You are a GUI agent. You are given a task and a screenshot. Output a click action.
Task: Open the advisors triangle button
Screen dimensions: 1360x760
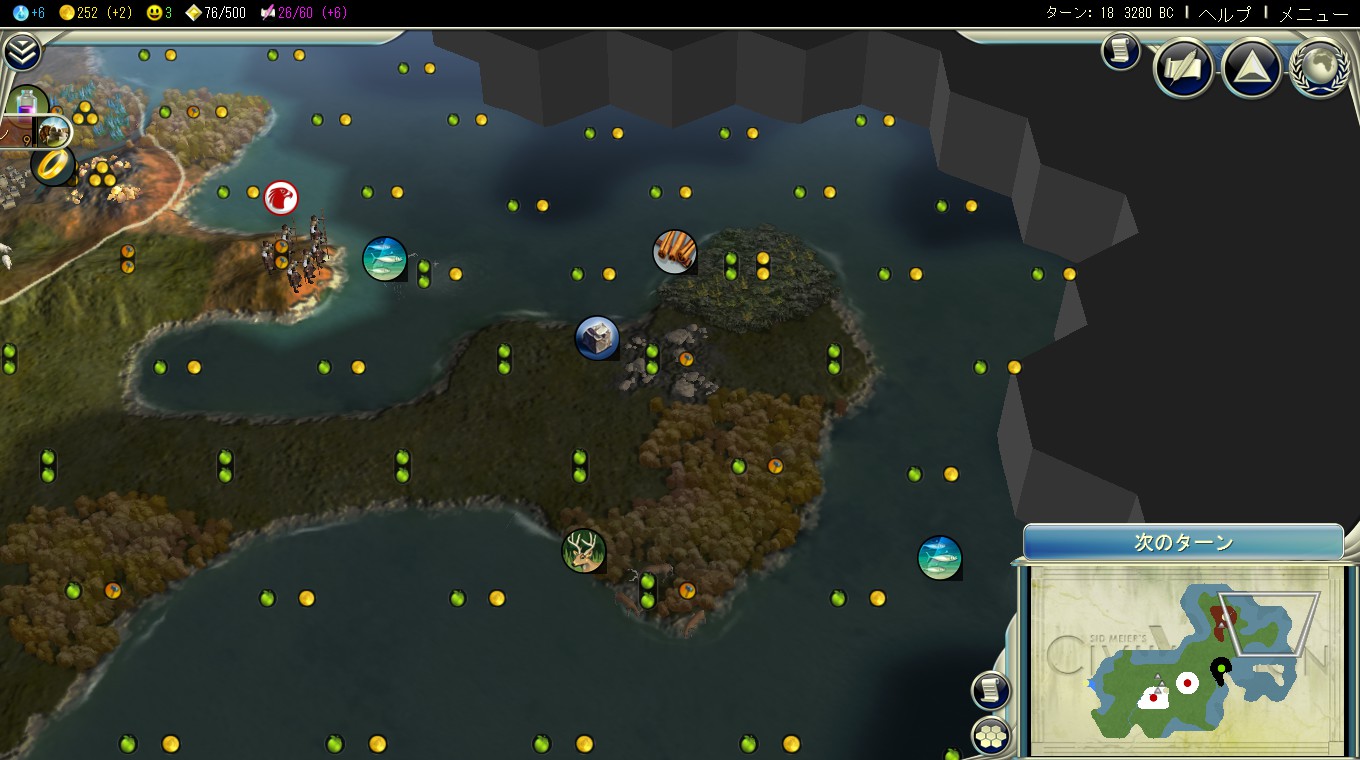point(1251,68)
